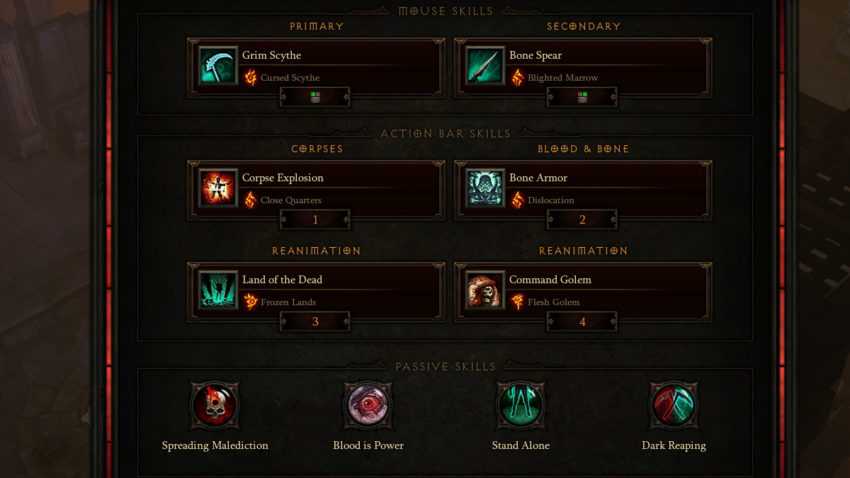The width and height of the screenshot is (850, 478).
Task: Select the Grim Scythe primary skill
Action: [x=315, y=67]
